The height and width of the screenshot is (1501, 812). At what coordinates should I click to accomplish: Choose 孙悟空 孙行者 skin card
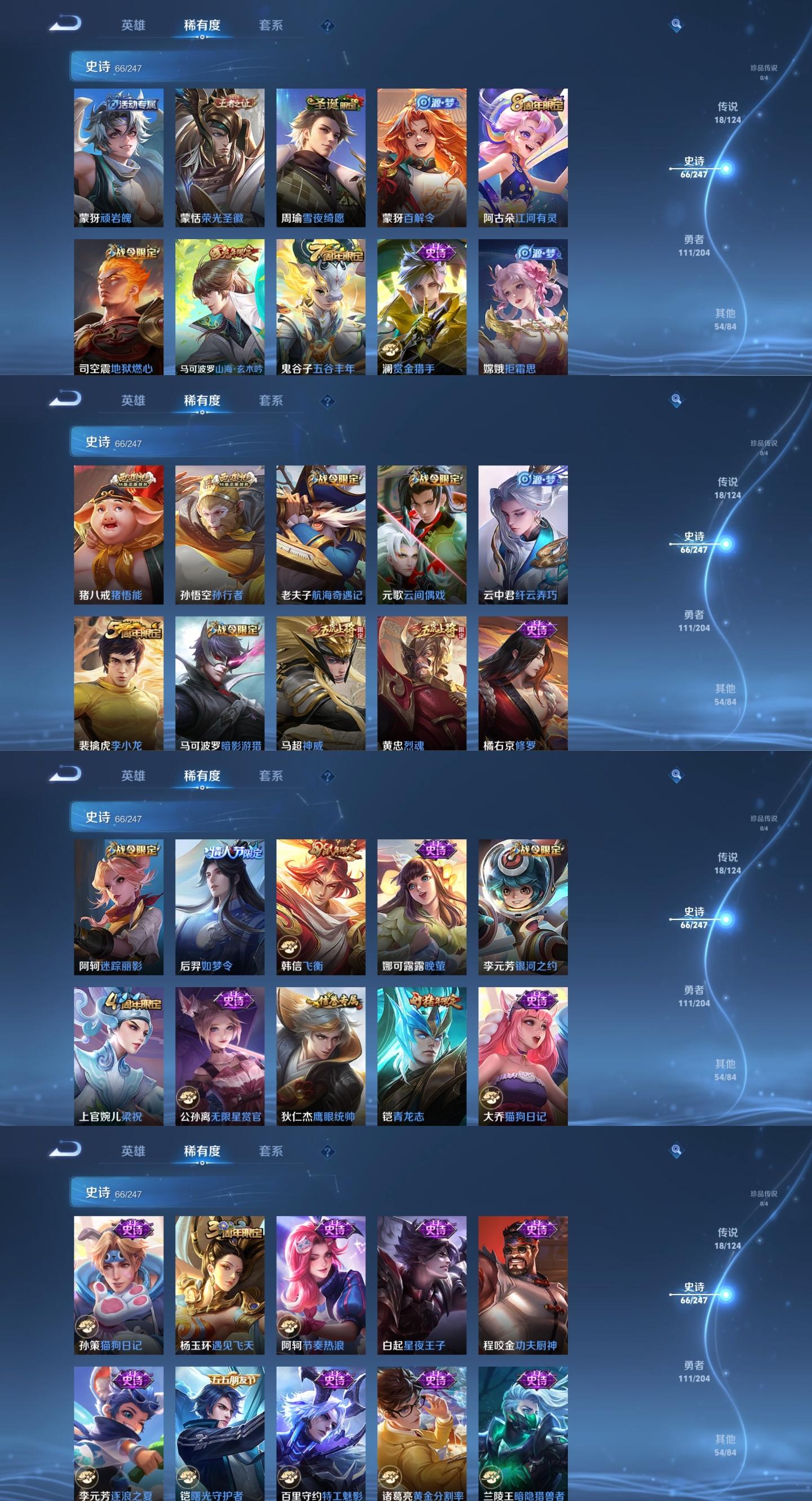click(219, 534)
